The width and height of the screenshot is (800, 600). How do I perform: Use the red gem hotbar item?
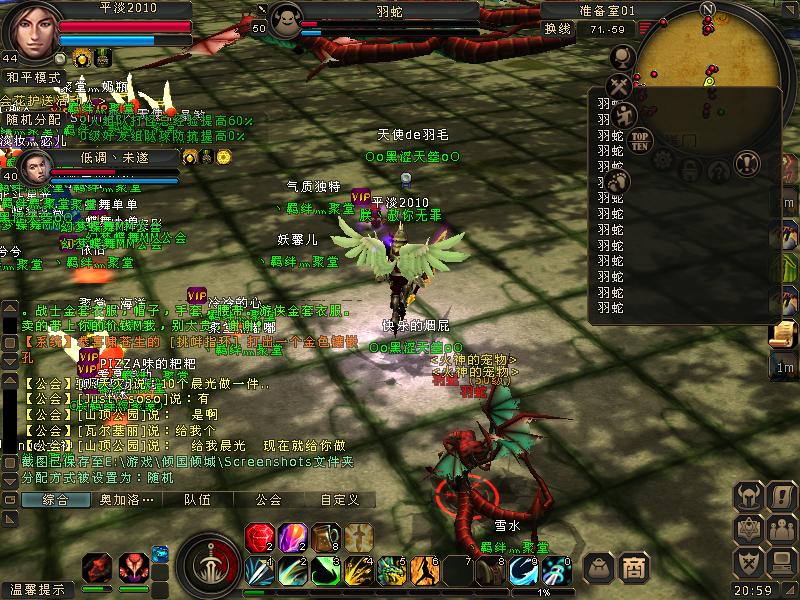tap(259, 538)
